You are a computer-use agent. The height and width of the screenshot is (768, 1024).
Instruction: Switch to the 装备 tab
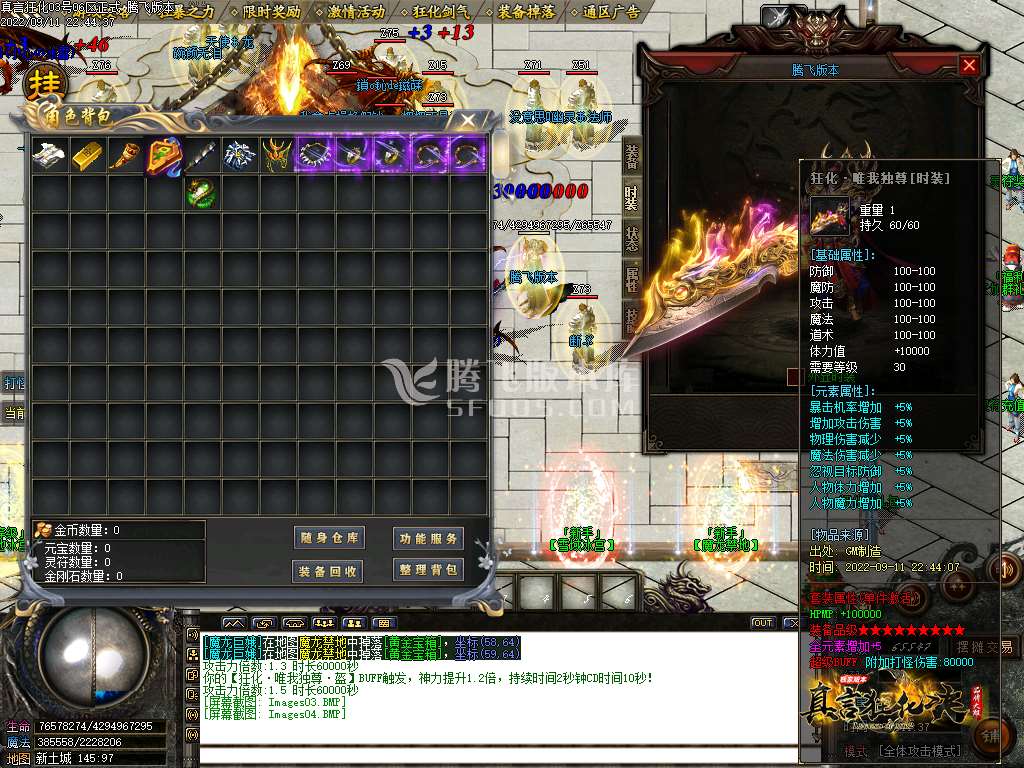click(x=632, y=155)
